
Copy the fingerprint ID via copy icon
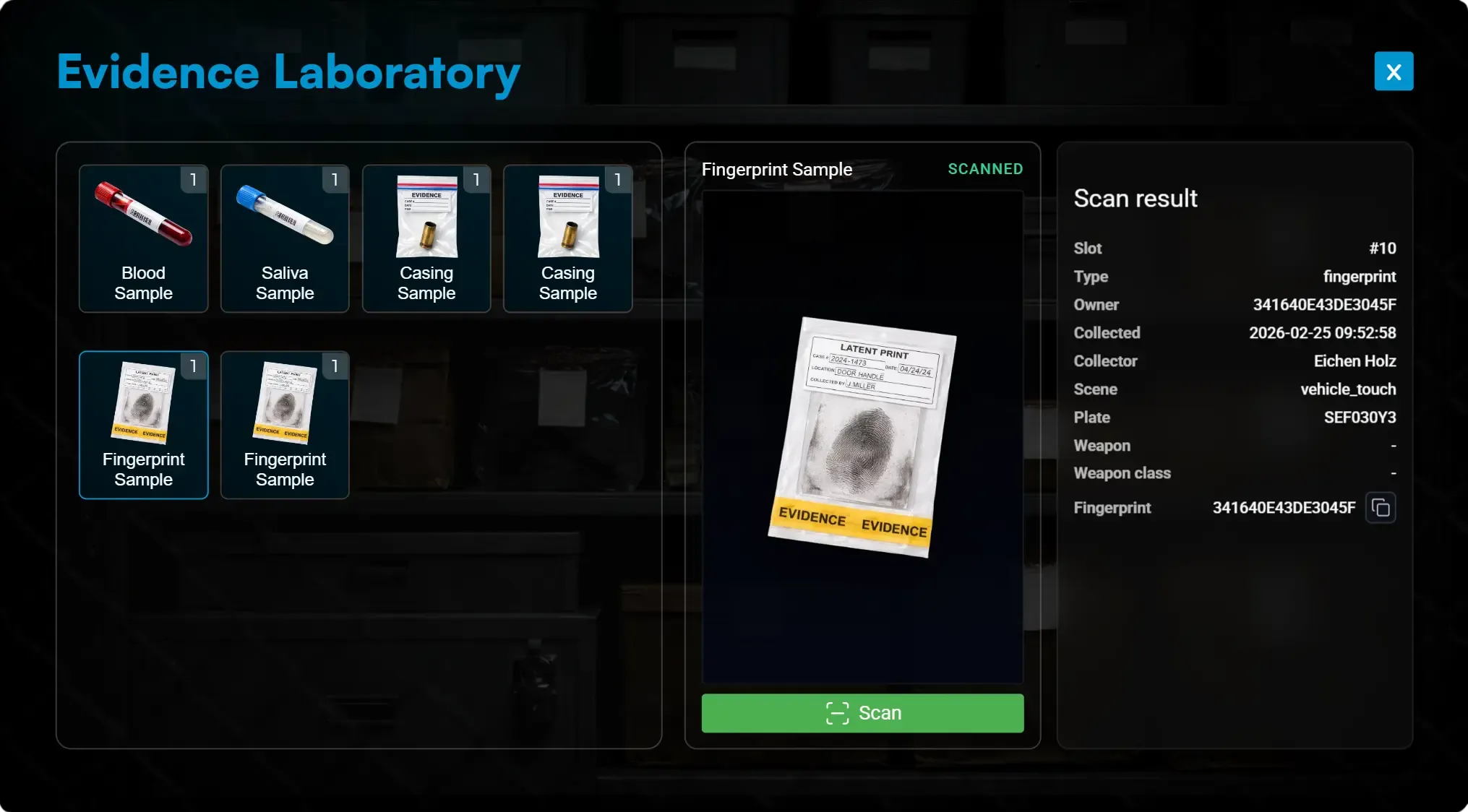(x=1381, y=507)
